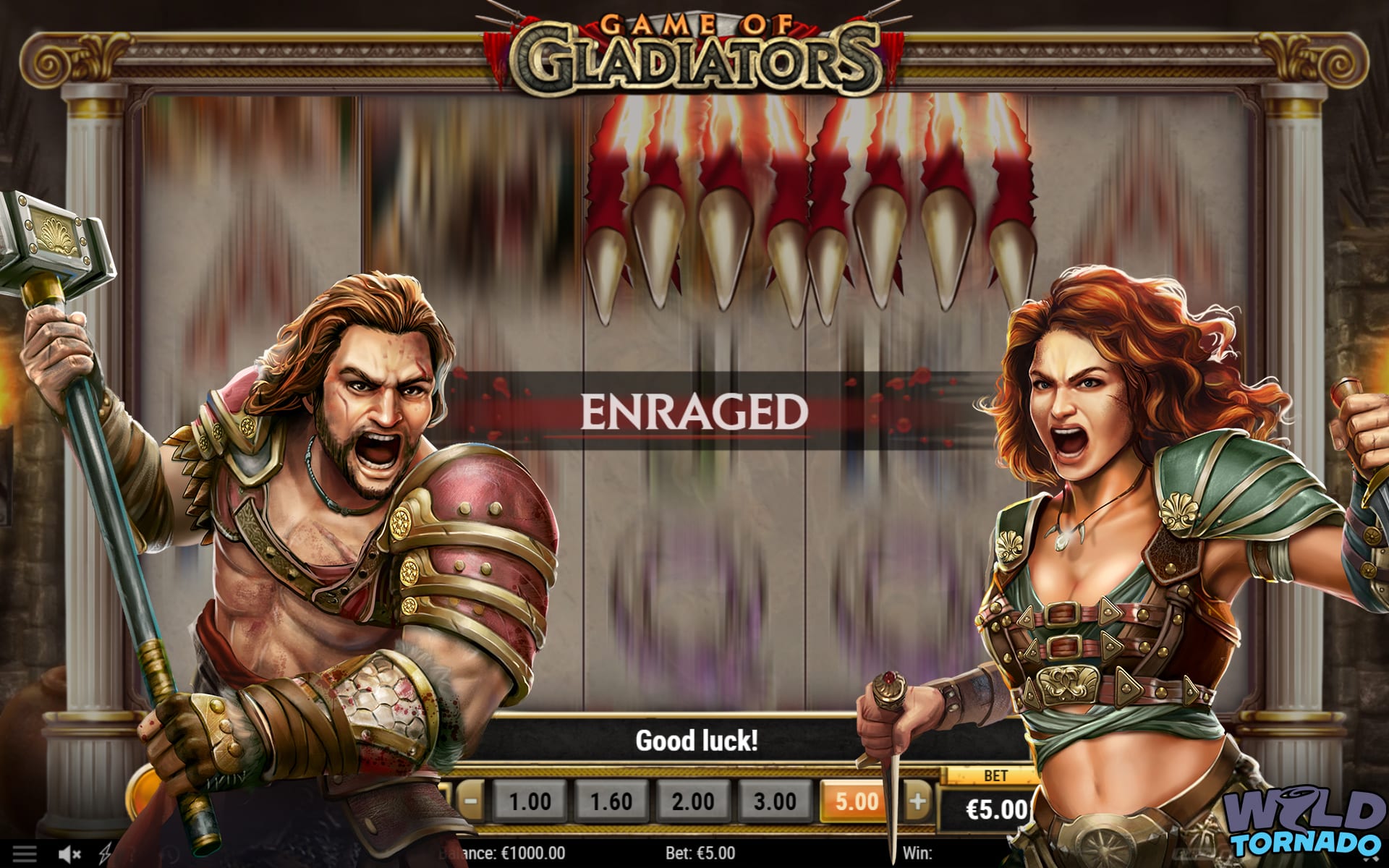The image size is (1389, 868).
Task: Set the bet to 2.00
Action: 693,801
